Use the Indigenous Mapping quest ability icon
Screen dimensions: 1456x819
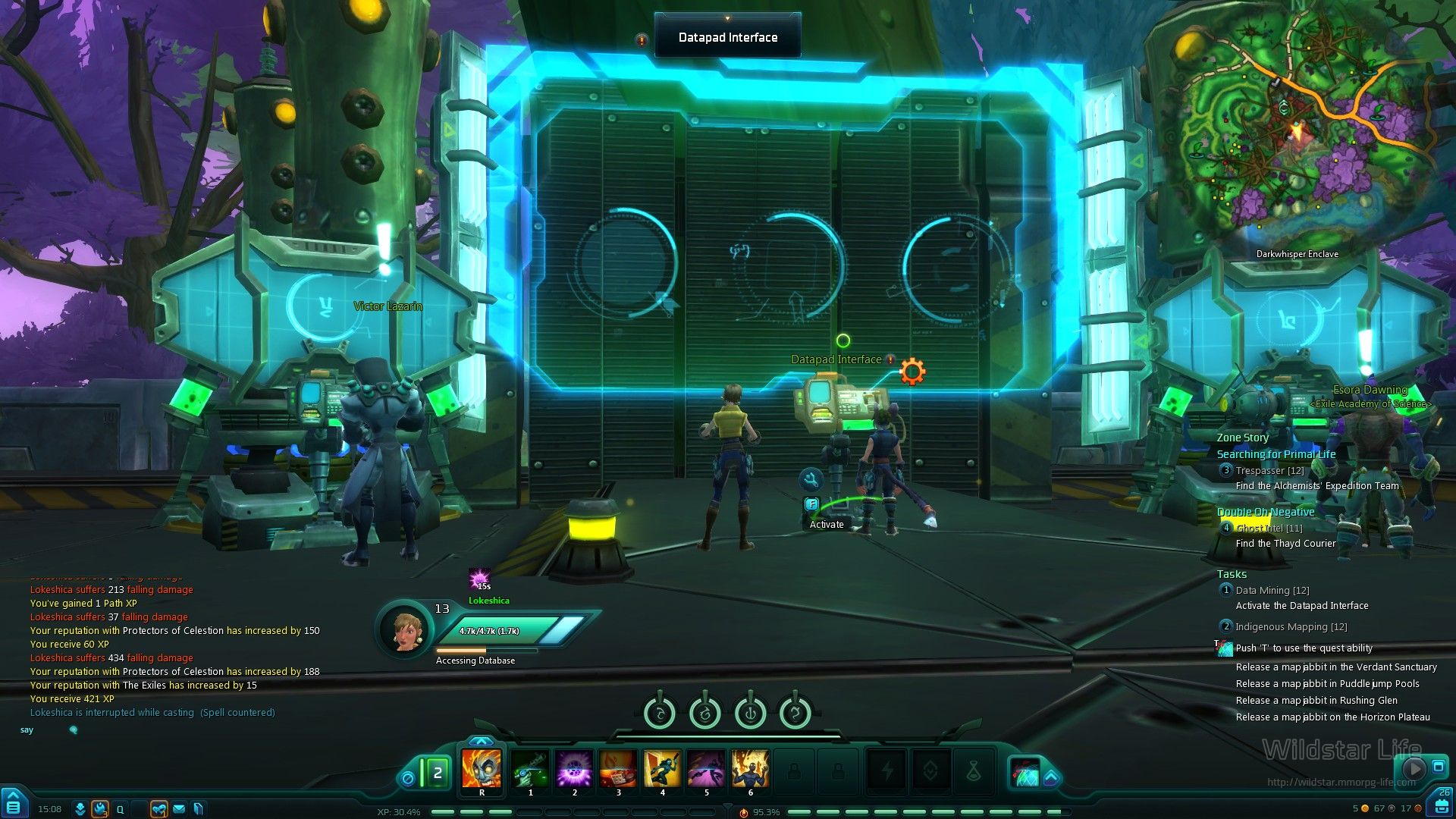(1225, 648)
